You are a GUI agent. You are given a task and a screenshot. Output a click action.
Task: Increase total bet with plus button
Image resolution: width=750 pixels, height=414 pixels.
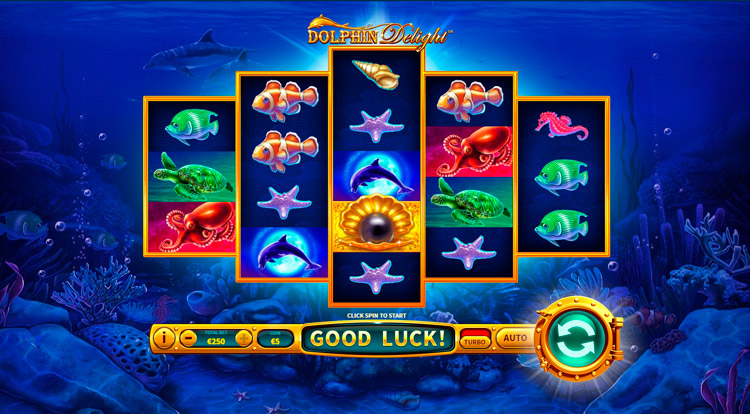point(244,339)
